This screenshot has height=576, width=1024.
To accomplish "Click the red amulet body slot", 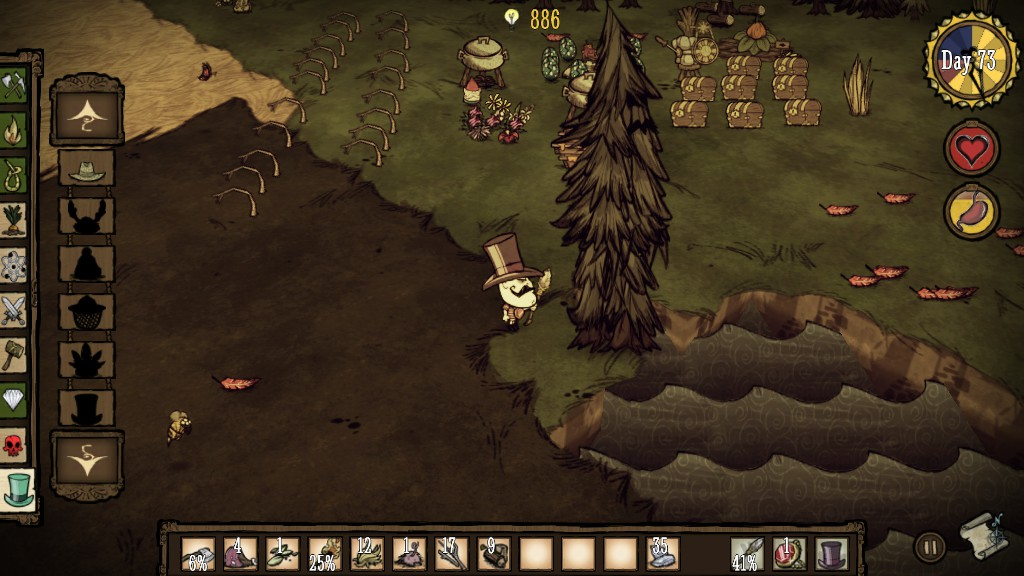I will pos(789,553).
